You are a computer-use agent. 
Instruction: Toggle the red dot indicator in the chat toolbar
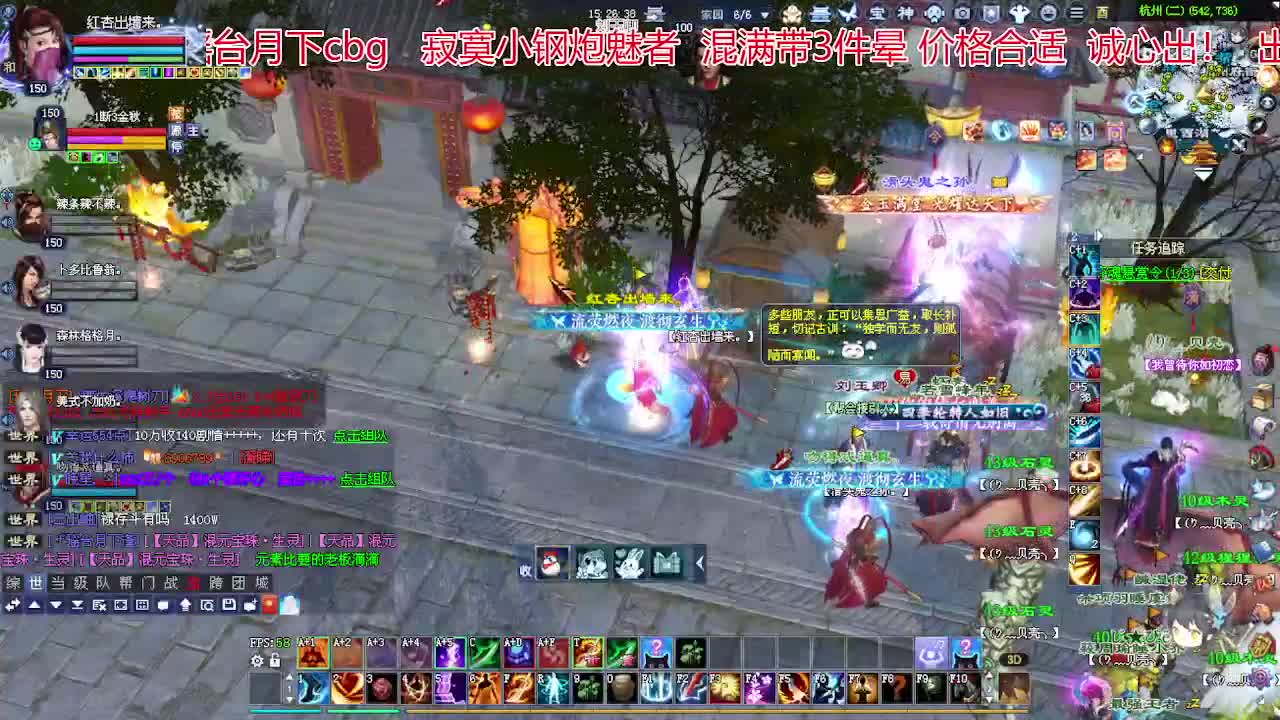coord(268,604)
